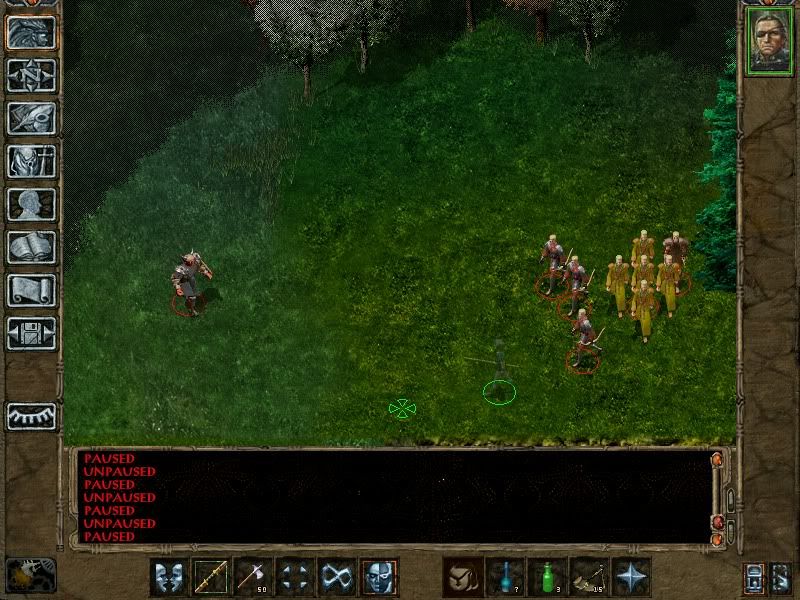Viewport: 800px width, 600px height.
Task: Click the clock button in bottom-left corner
Action: 31,576
